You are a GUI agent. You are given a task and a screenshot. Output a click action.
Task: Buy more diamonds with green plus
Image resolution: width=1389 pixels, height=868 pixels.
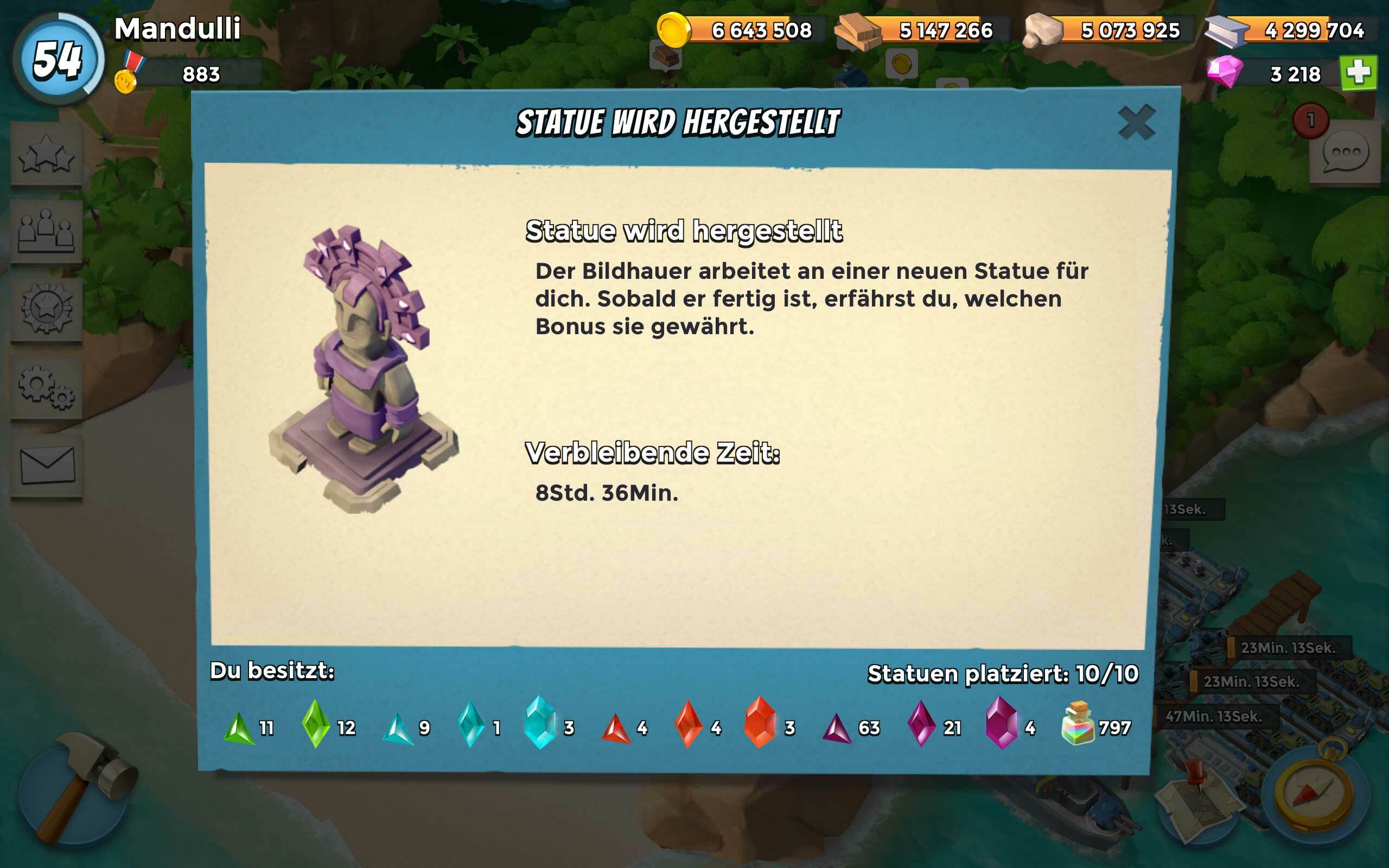coord(1358,73)
